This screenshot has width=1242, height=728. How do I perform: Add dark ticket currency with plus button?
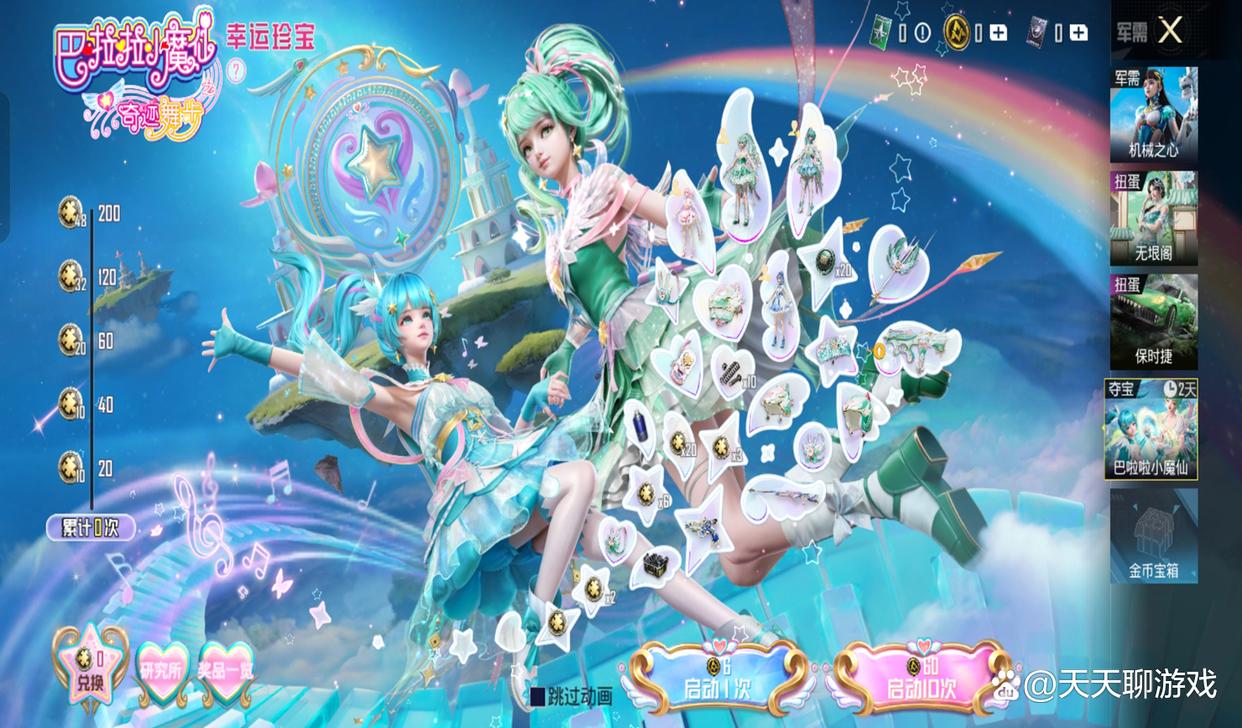(x=1078, y=33)
